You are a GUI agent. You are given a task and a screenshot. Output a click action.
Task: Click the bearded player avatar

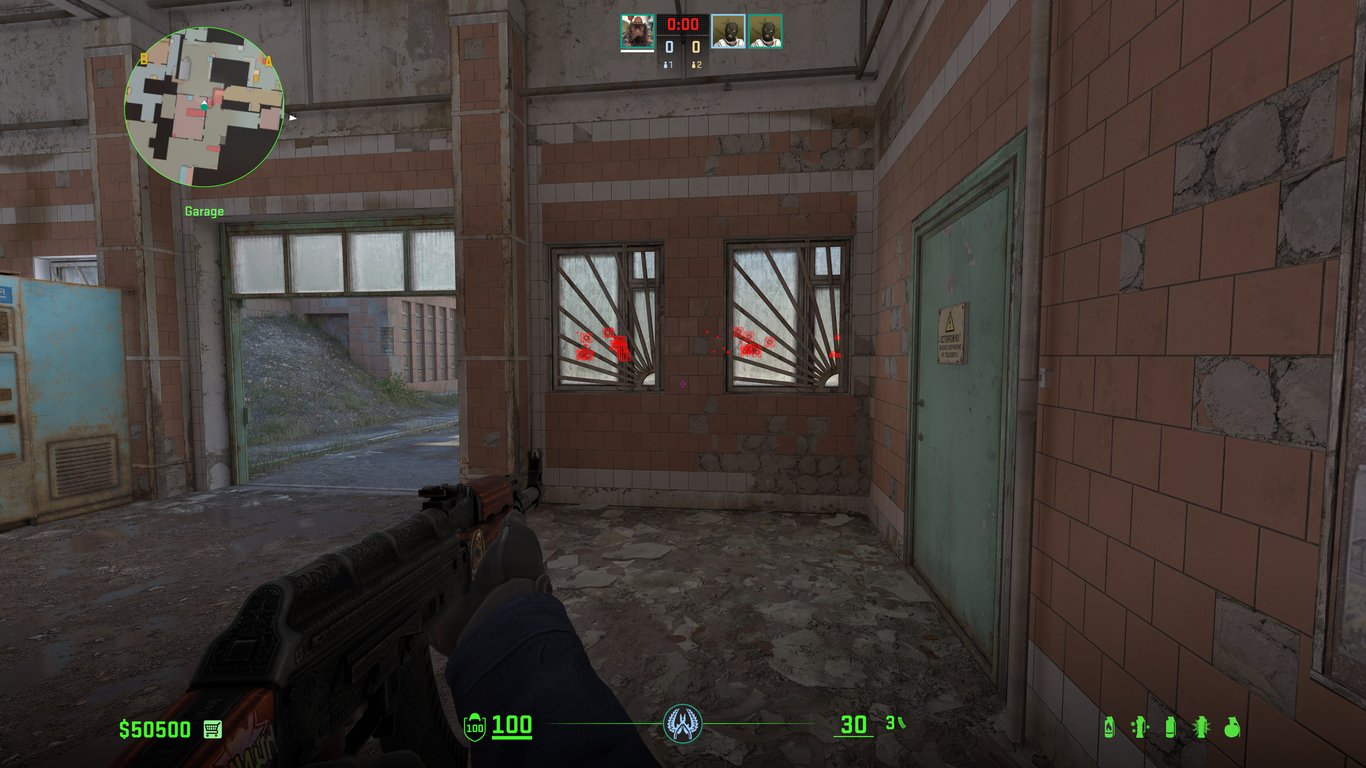(x=637, y=31)
